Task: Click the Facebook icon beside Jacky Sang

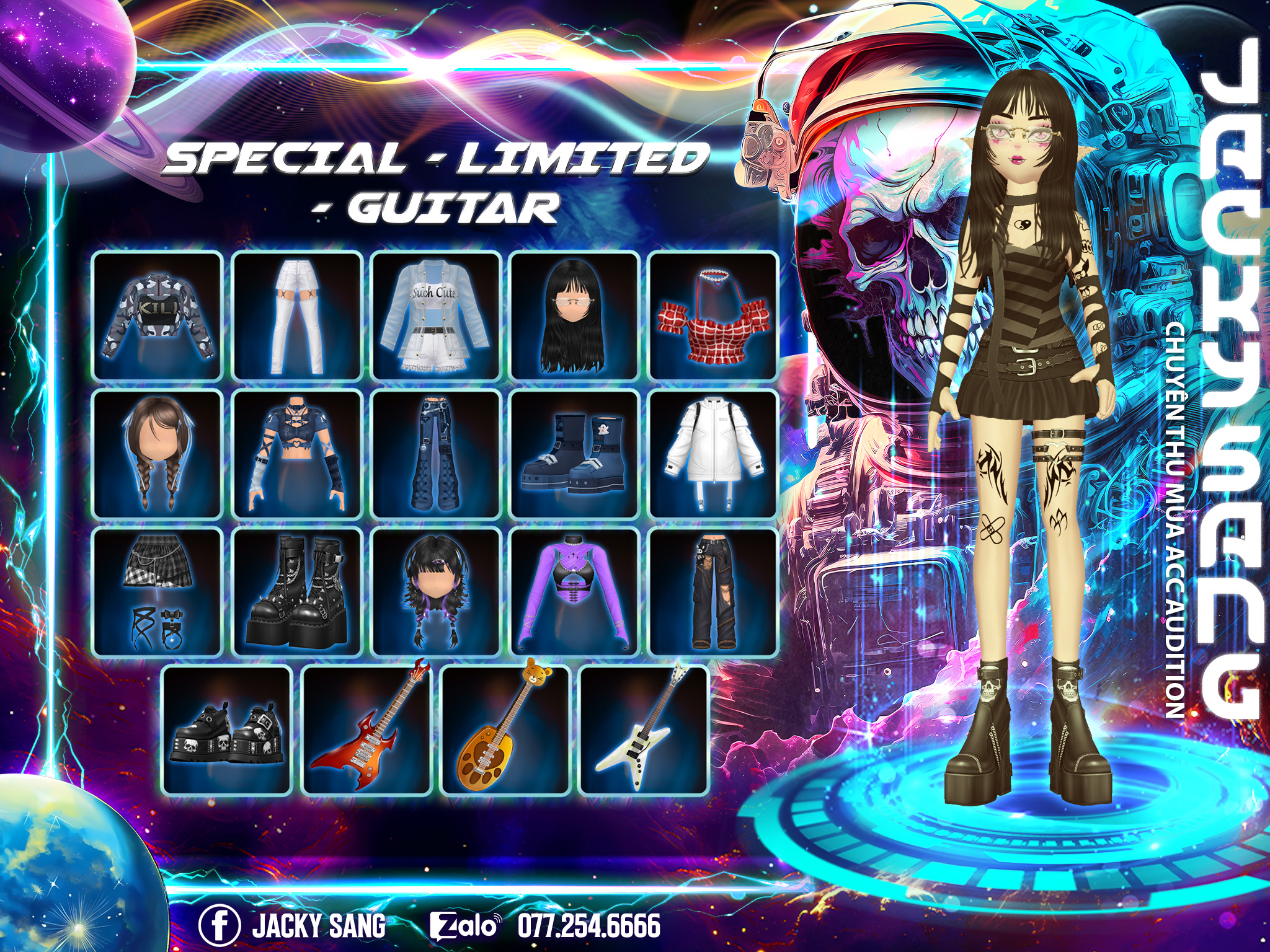Action: (x=219, y=925)
